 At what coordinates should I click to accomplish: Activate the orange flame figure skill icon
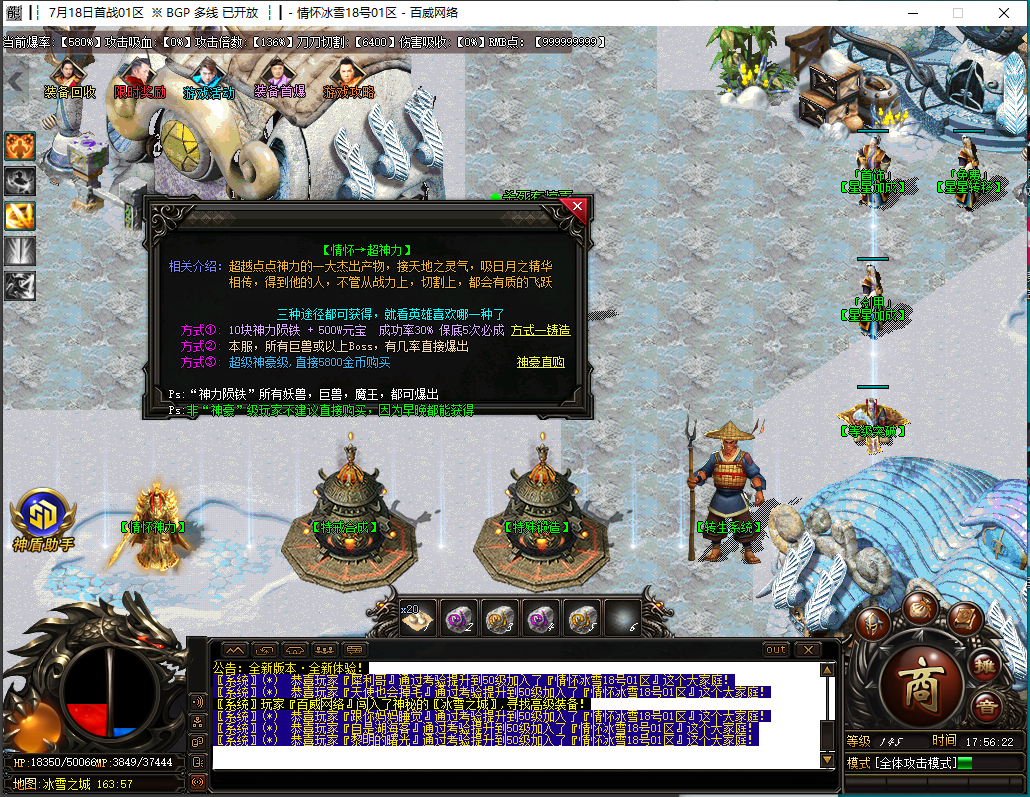[20, 146]
